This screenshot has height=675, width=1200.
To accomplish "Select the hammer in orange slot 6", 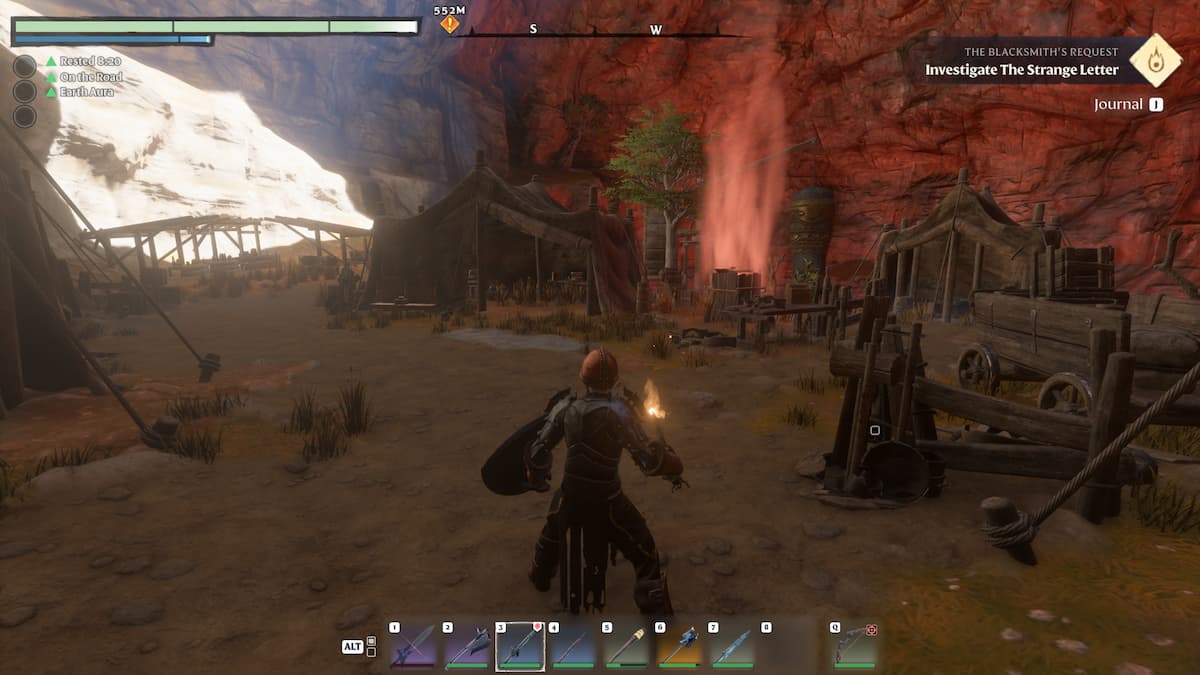I will (680, 646).
